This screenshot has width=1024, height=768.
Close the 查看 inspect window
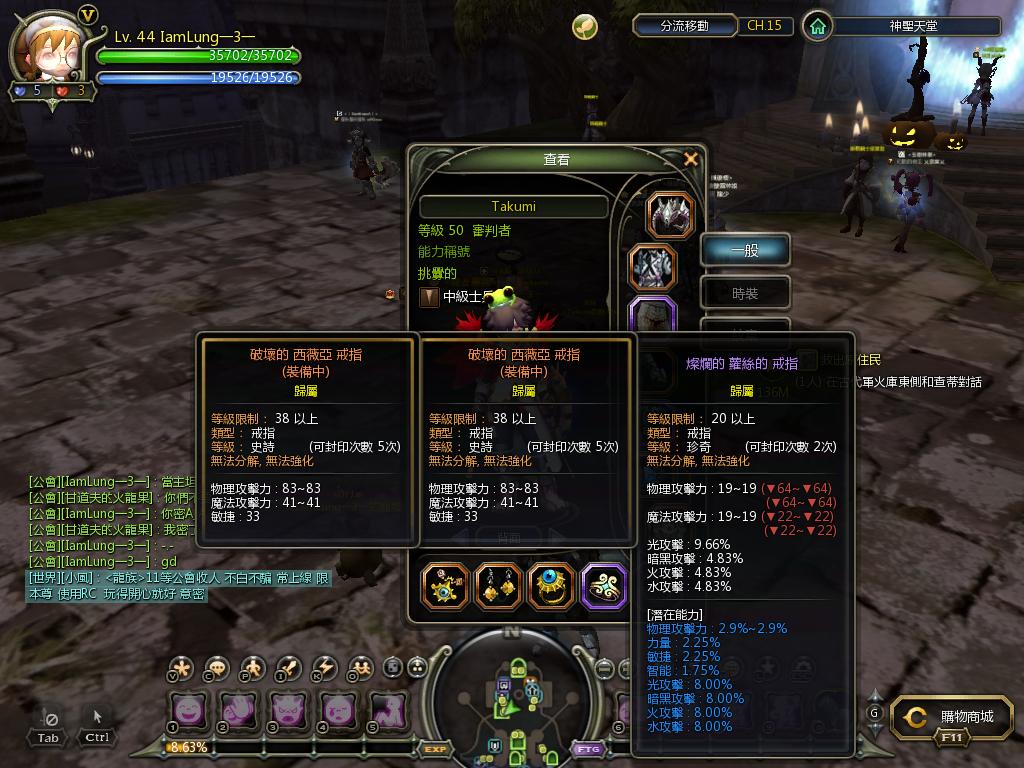click(690, 159)
